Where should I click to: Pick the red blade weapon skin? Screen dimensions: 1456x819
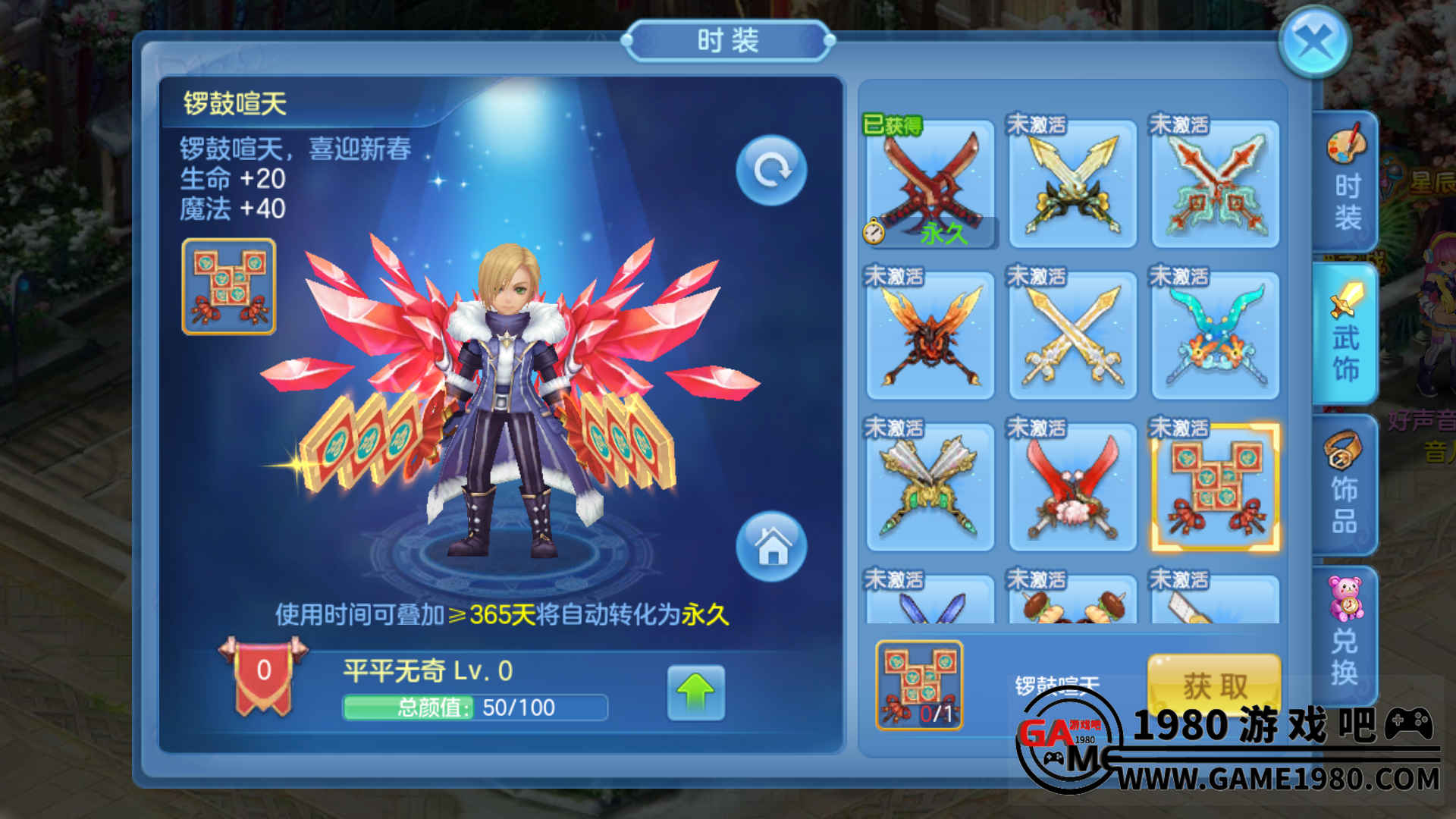(x=1072, y=487)
